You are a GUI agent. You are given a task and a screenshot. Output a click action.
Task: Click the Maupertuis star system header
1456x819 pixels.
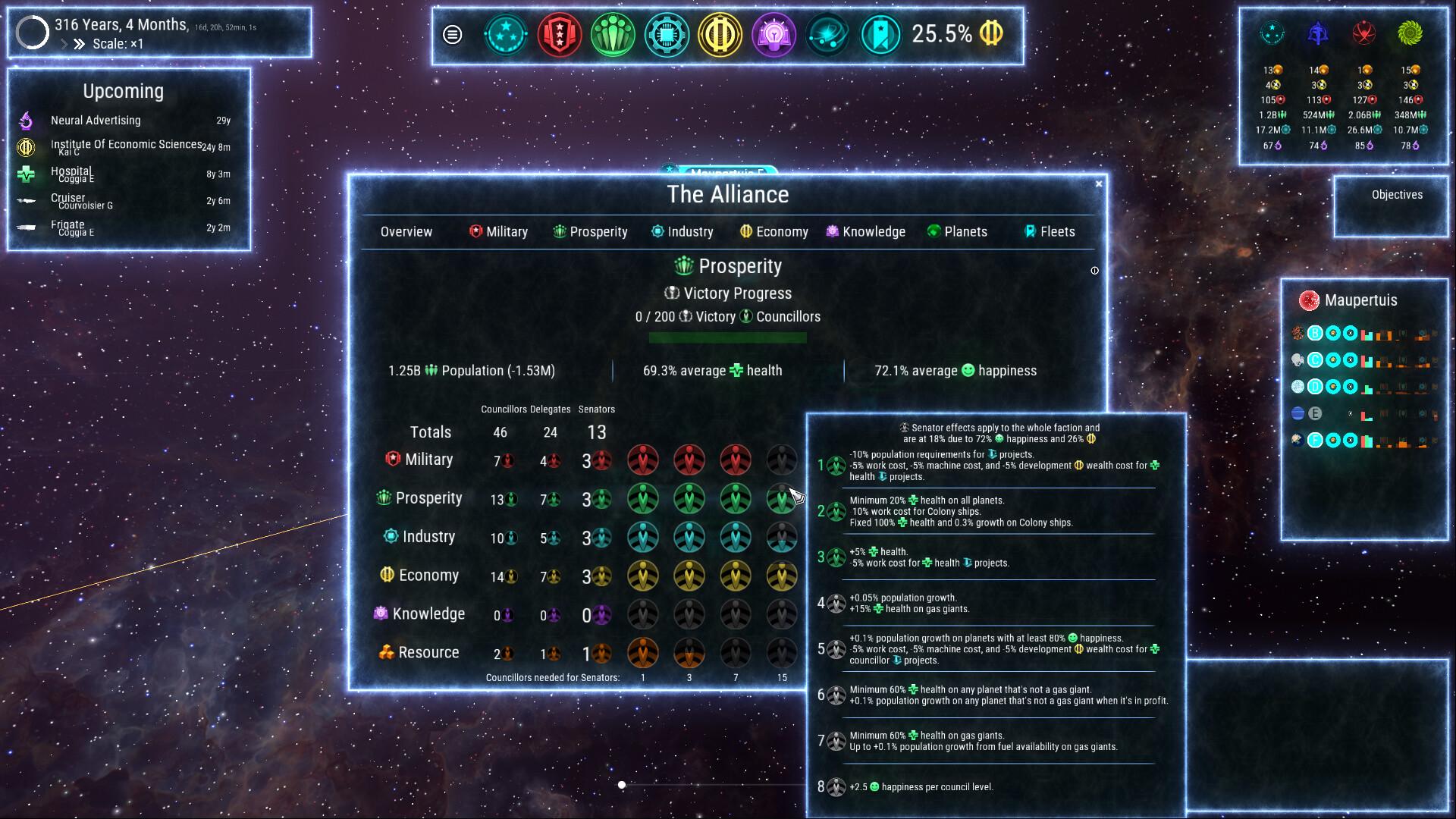tap(1360, 300)
